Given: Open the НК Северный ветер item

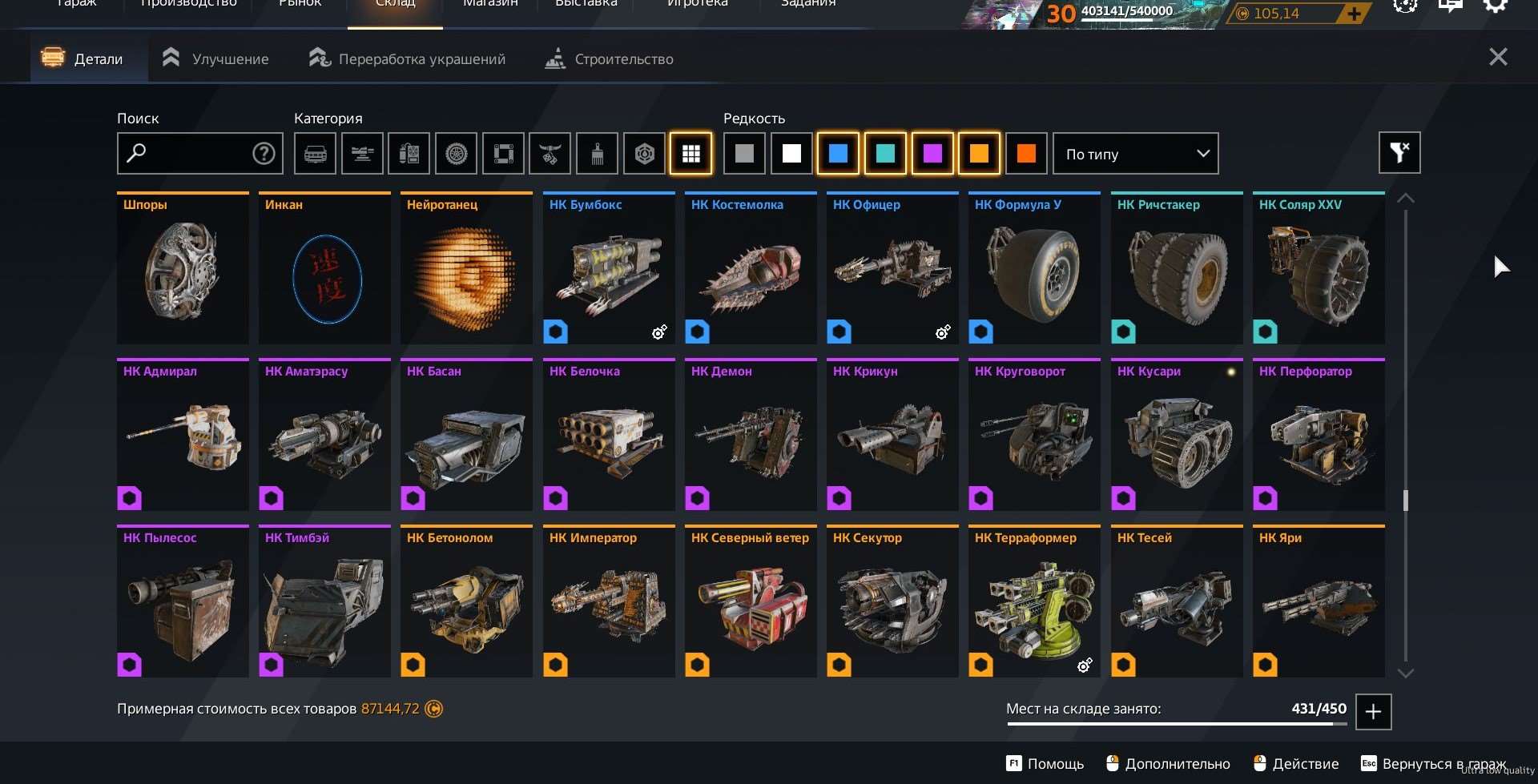Looking at the screenshot, I should (x=751, y=601).
